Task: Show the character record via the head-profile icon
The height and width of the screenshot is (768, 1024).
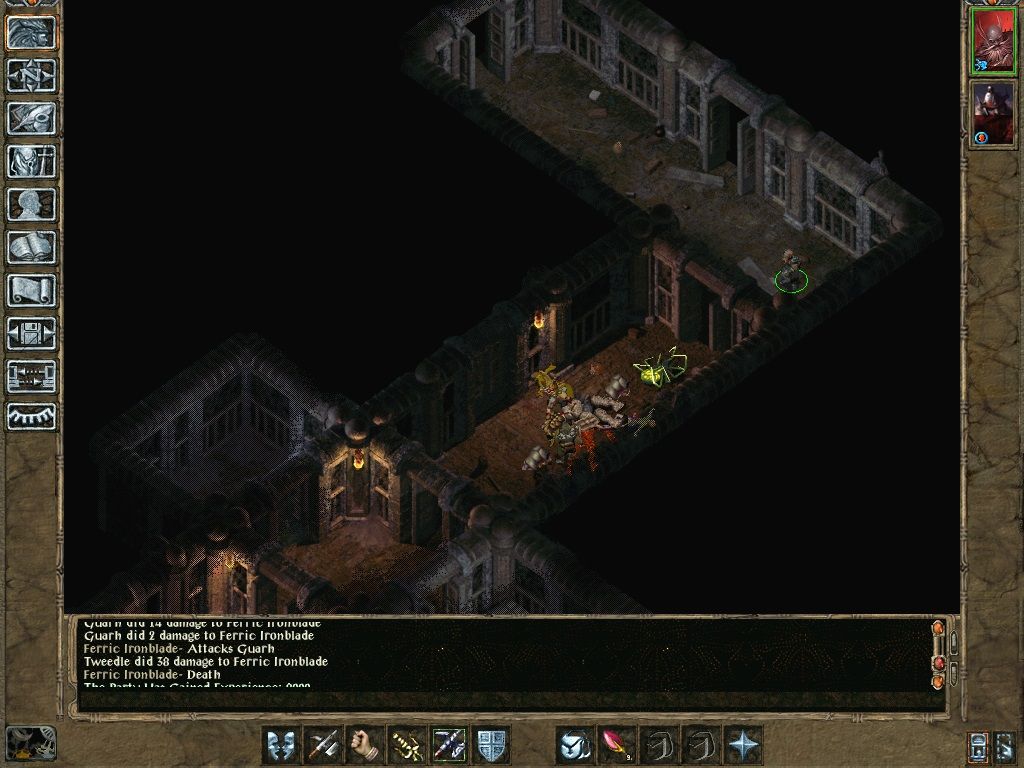Action: click(32, 204)
